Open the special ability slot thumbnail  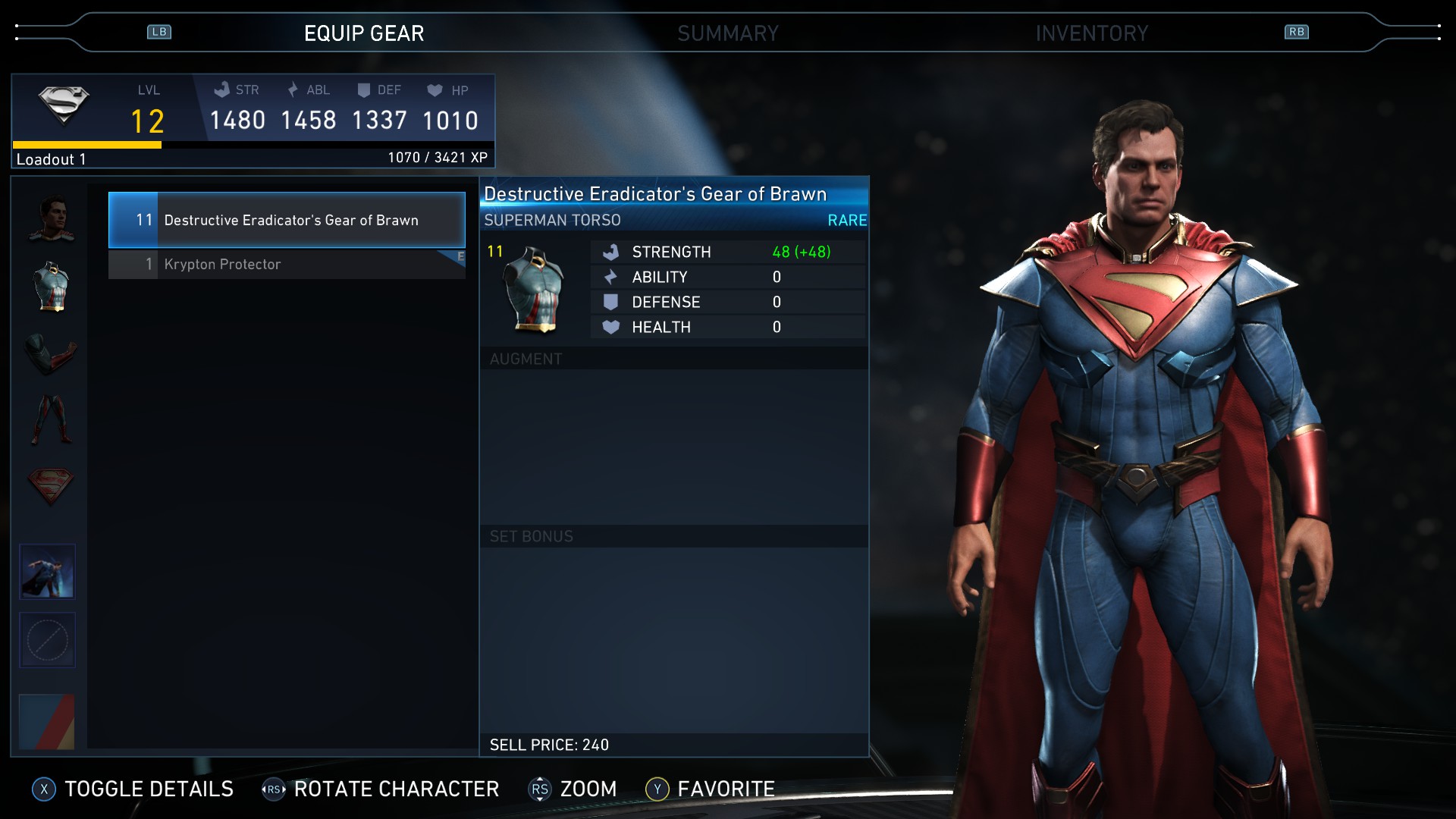(x=47, y=570)
